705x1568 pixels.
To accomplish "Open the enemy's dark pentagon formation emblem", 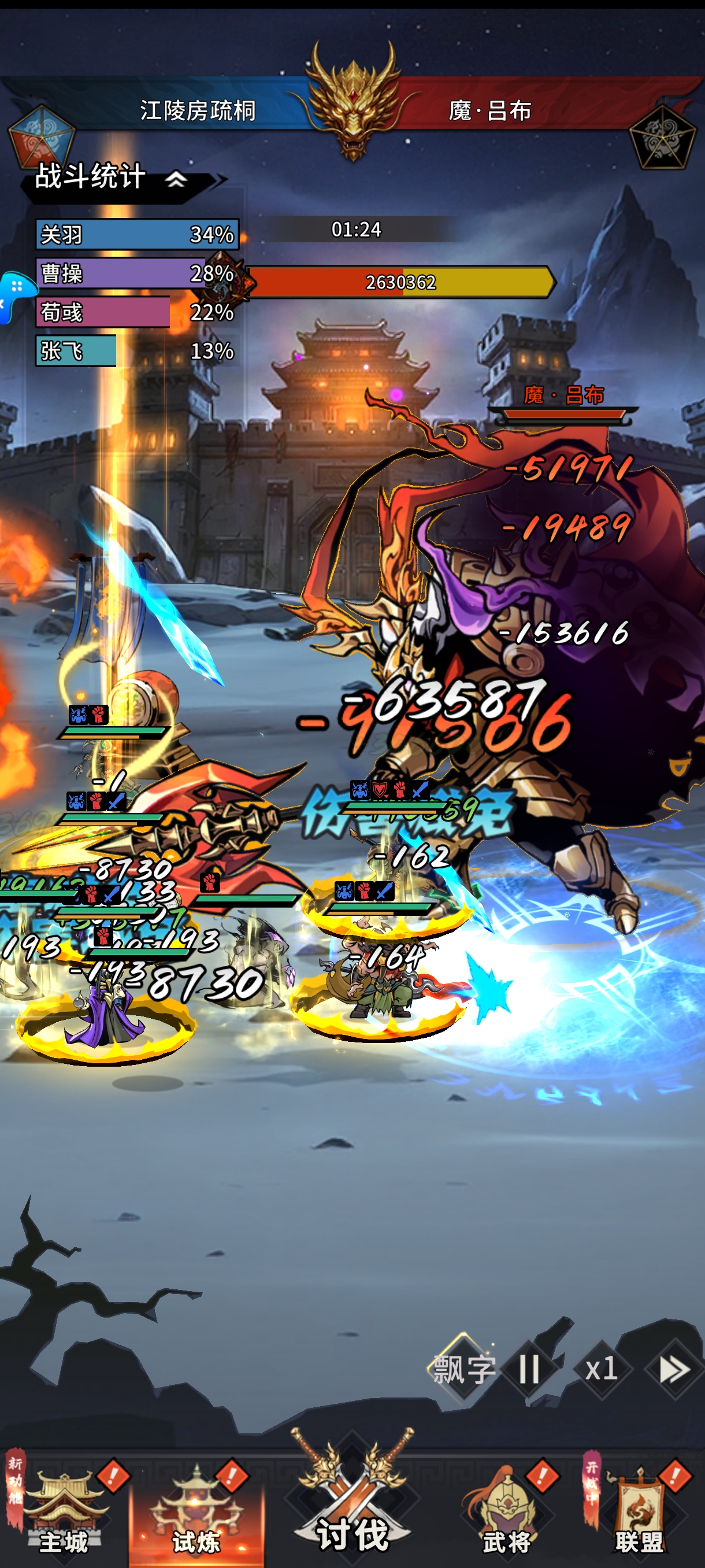I will coord(661,137).
